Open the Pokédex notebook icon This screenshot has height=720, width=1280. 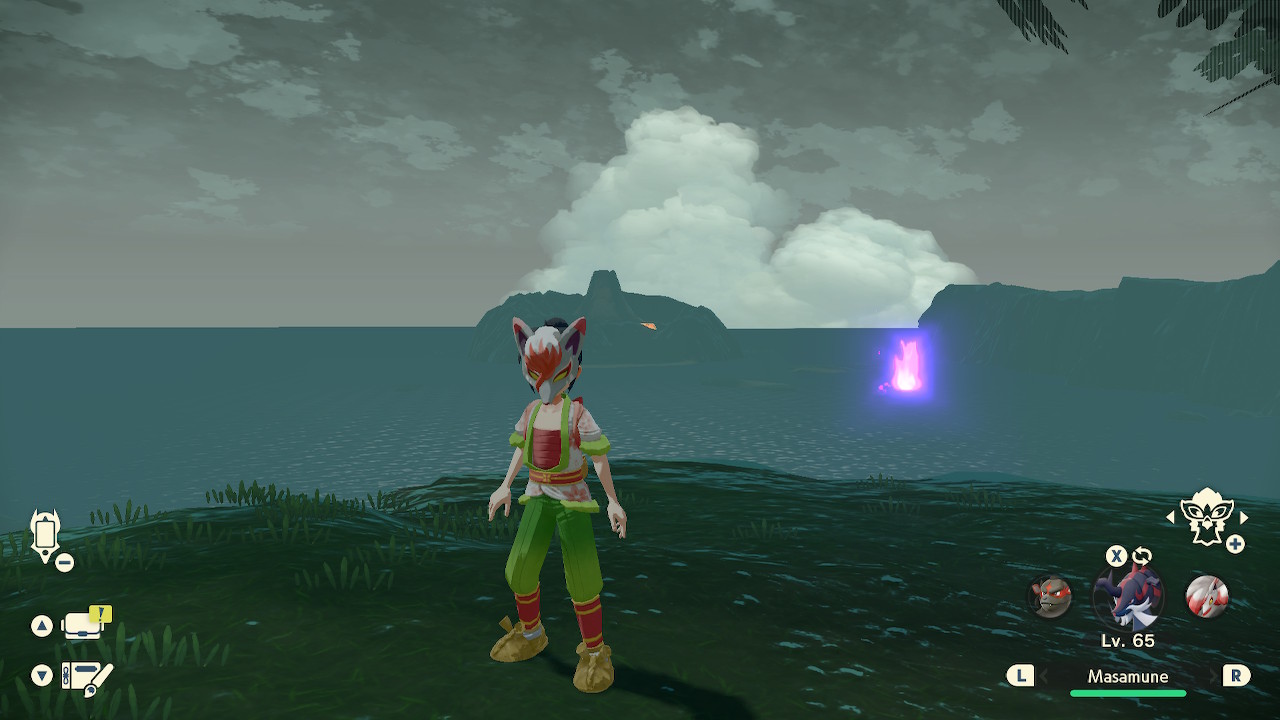click(x=86, y=677)
